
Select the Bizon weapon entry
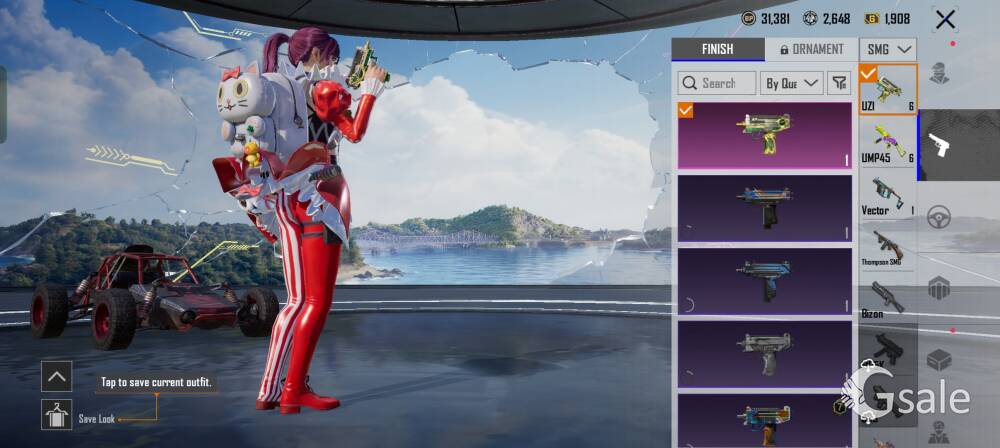(888, 299)
